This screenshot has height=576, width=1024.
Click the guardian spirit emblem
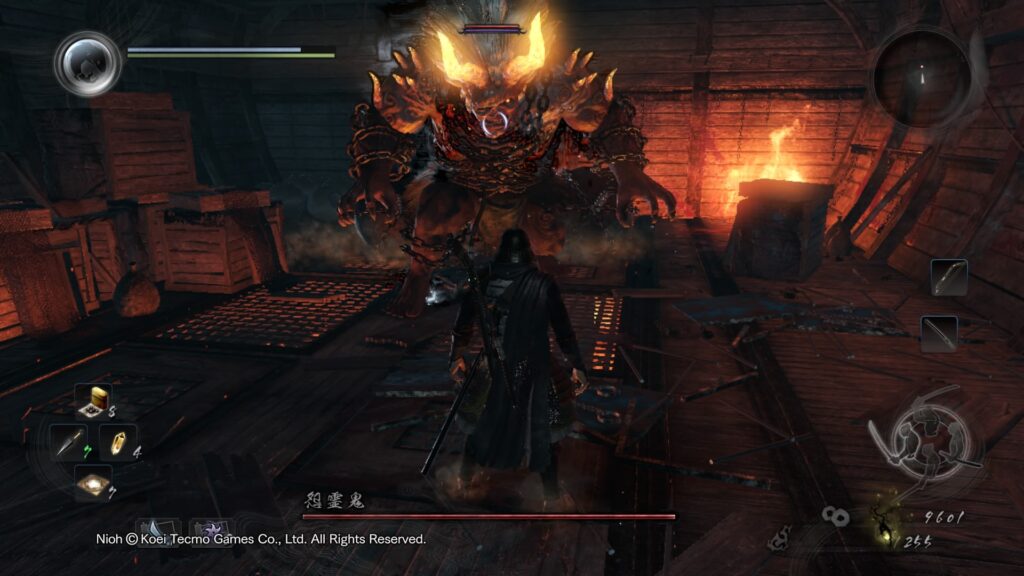click(88, 63)
